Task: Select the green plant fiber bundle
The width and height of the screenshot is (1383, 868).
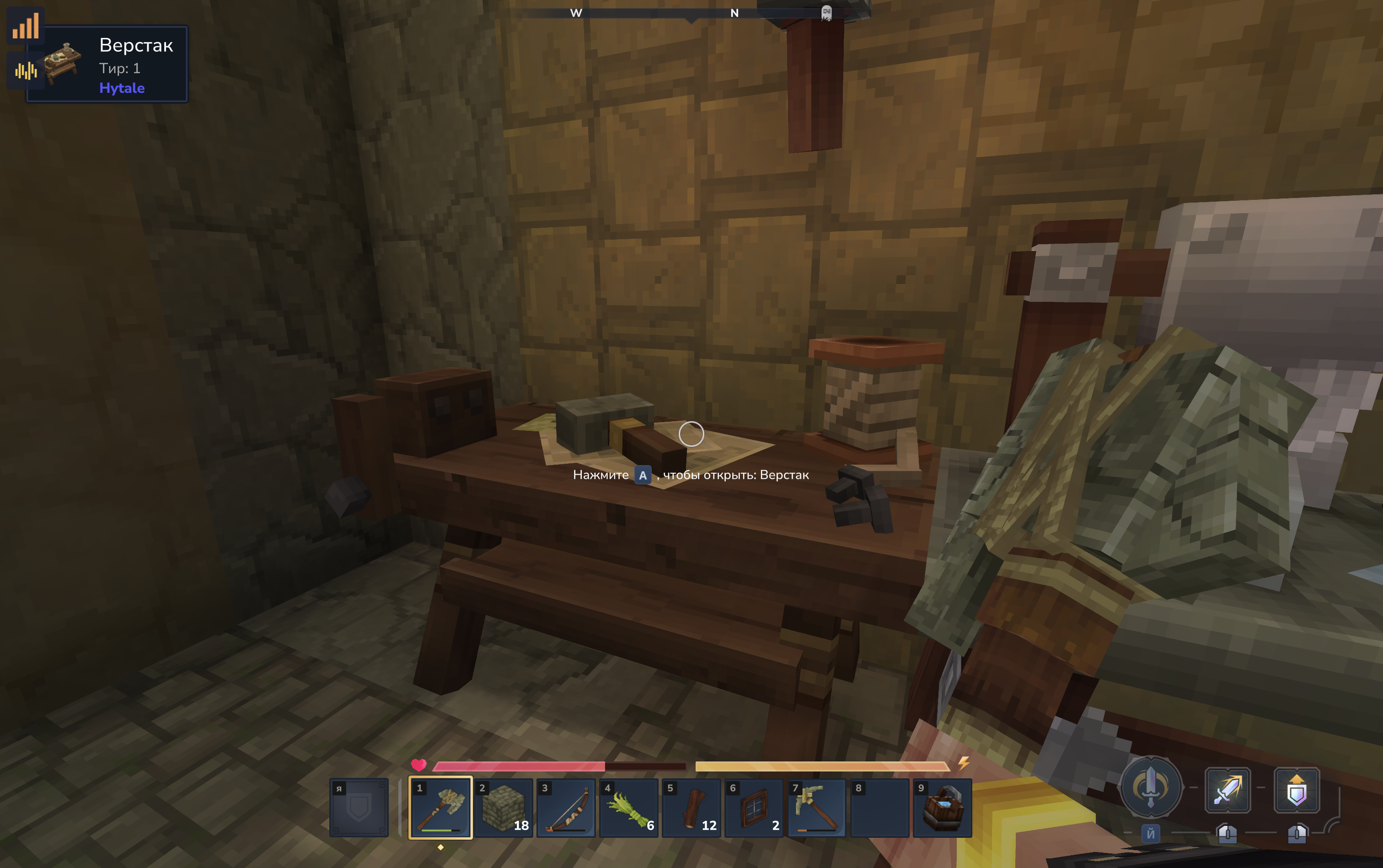Action: [x=629, y=807]
